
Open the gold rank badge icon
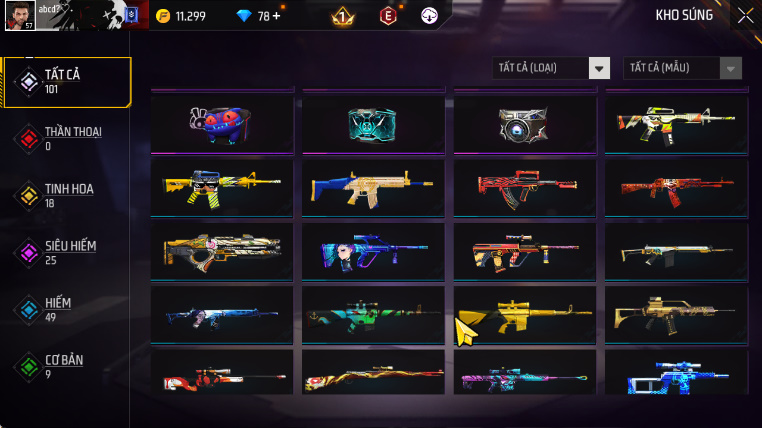point(342,15)
